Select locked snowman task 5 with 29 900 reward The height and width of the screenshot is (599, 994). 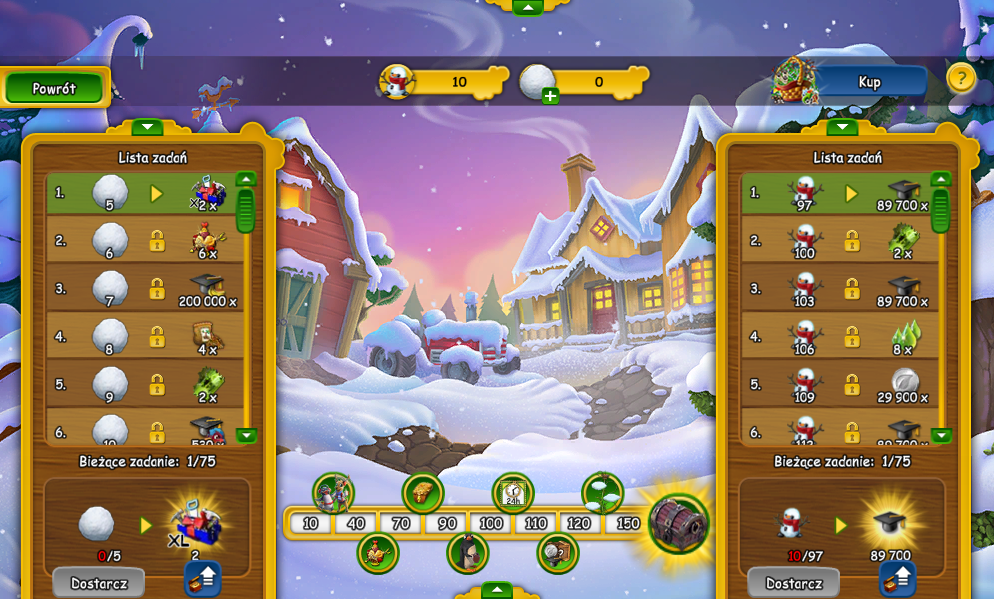pyautogui.click(x=839, y=385)
